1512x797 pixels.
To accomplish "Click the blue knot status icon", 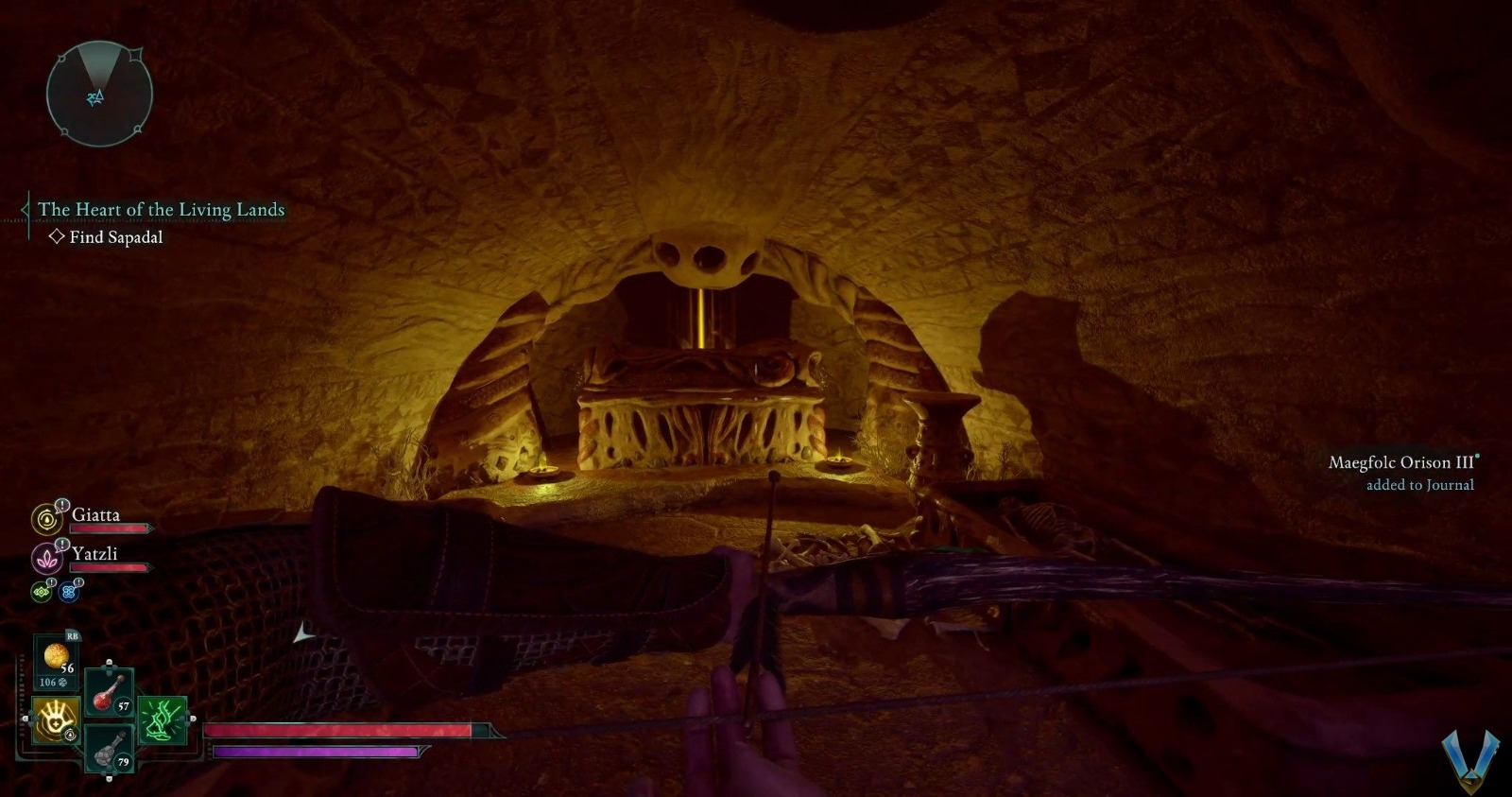I will click(x=69, y=592).
